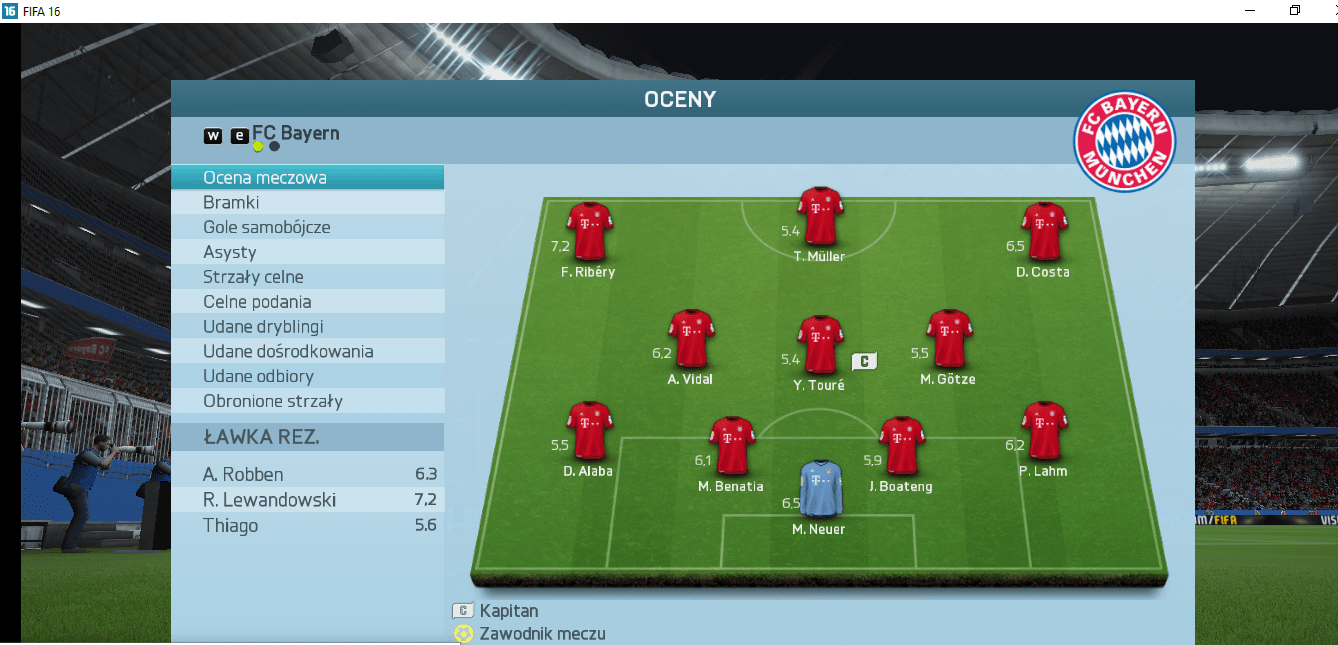Select Obronione strzały stat
Screen dimensions: 1338x645
pos(307,401)
